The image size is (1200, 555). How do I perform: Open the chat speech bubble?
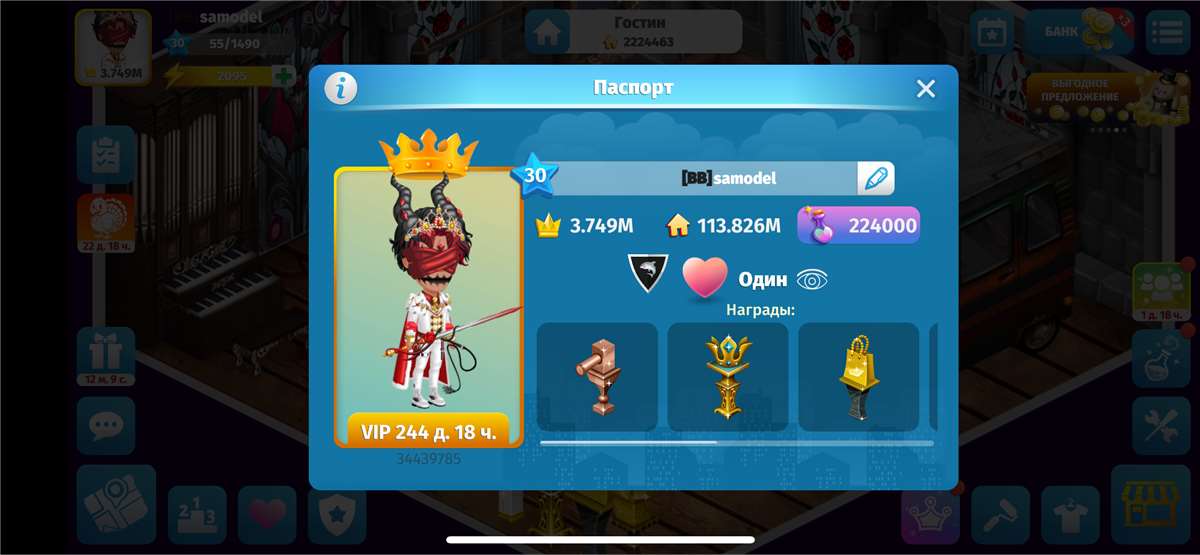105,425
